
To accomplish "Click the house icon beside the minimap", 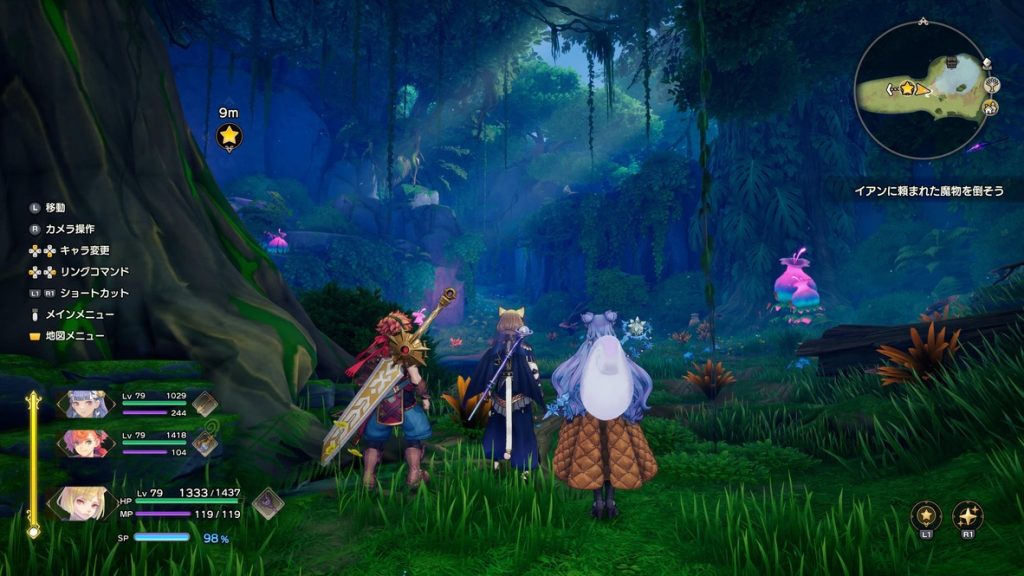I will (990, 108).
